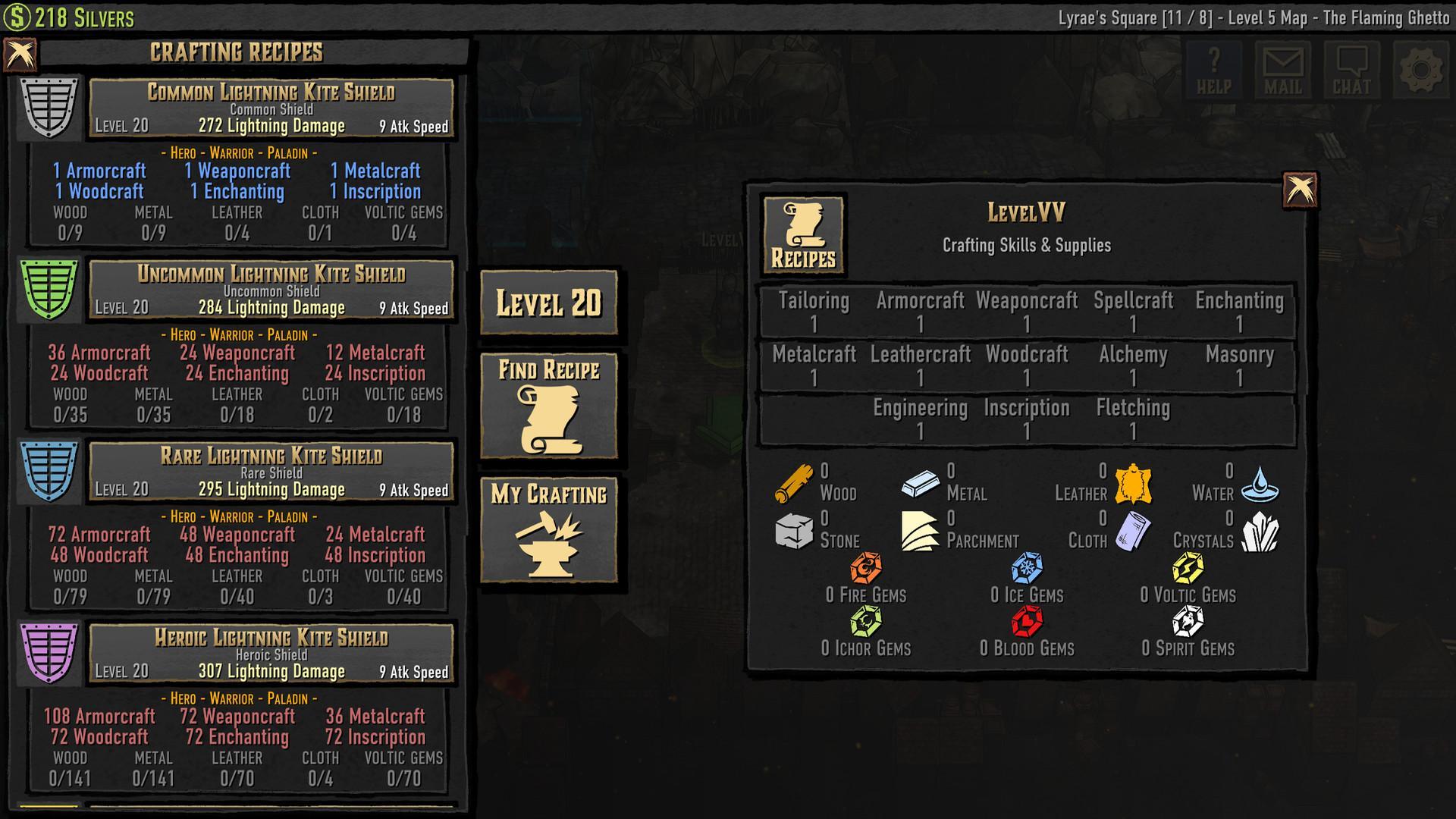This screenshot has height=819, width=1456.
Task: Click the Metal ingot icon
Action: click(x=920, y=485)
